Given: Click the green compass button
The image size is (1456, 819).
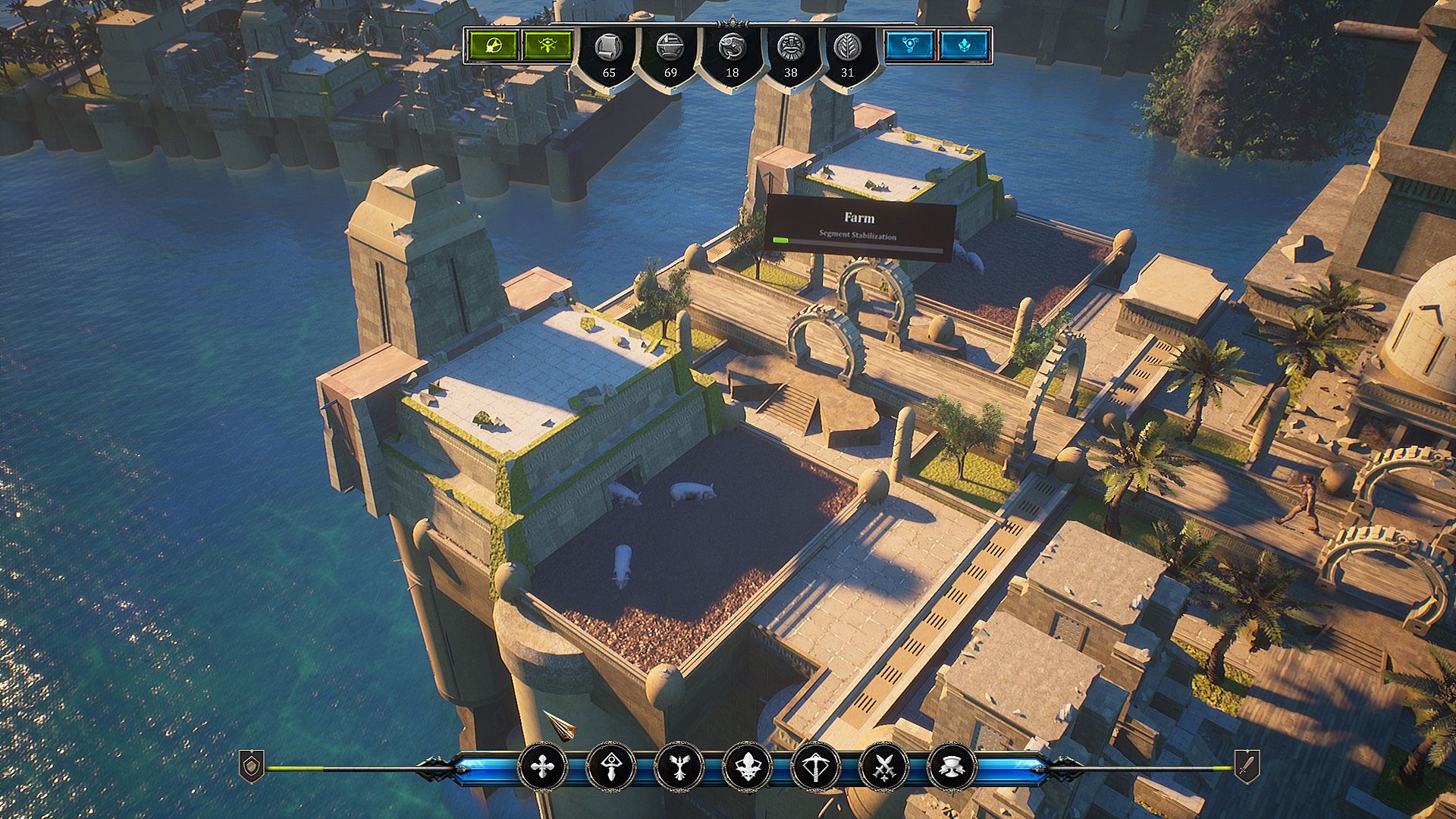Looking at the screenshot, I should click(x=493, y=45).
